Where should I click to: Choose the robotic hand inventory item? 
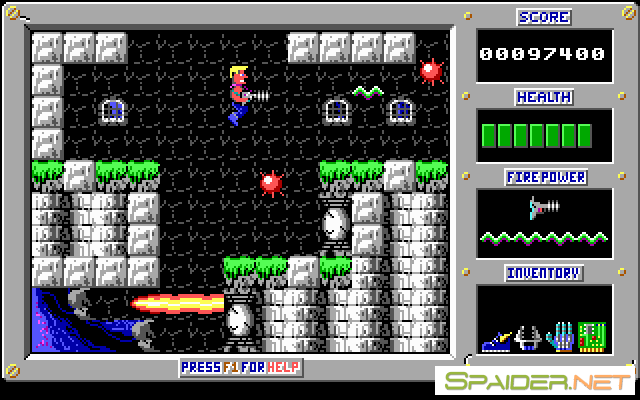561,334
